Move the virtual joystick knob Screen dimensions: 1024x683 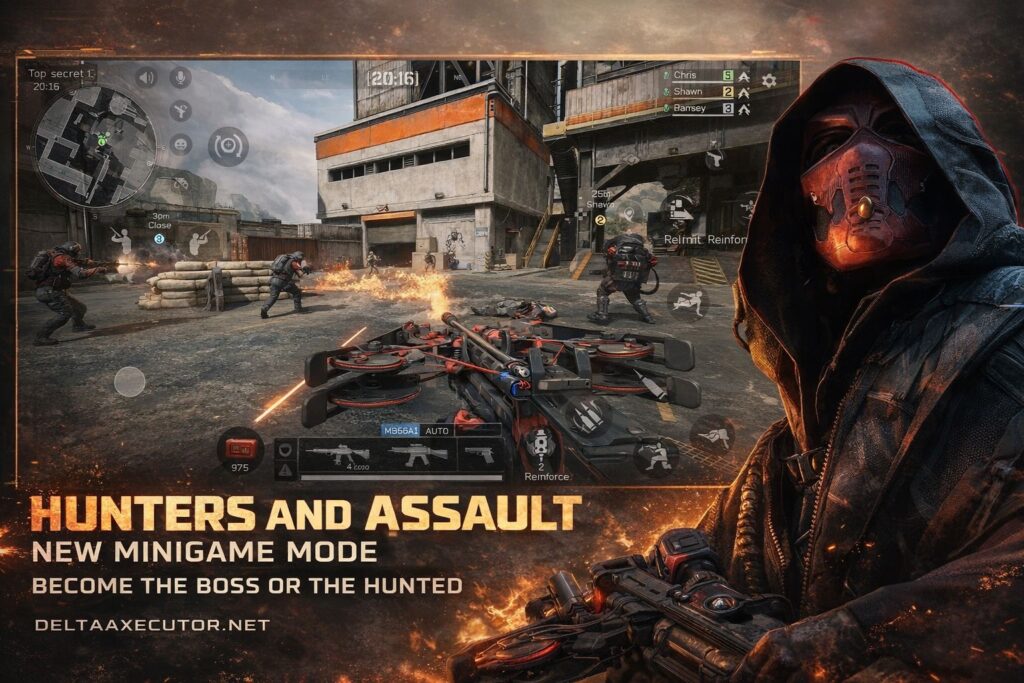(129, 381)
